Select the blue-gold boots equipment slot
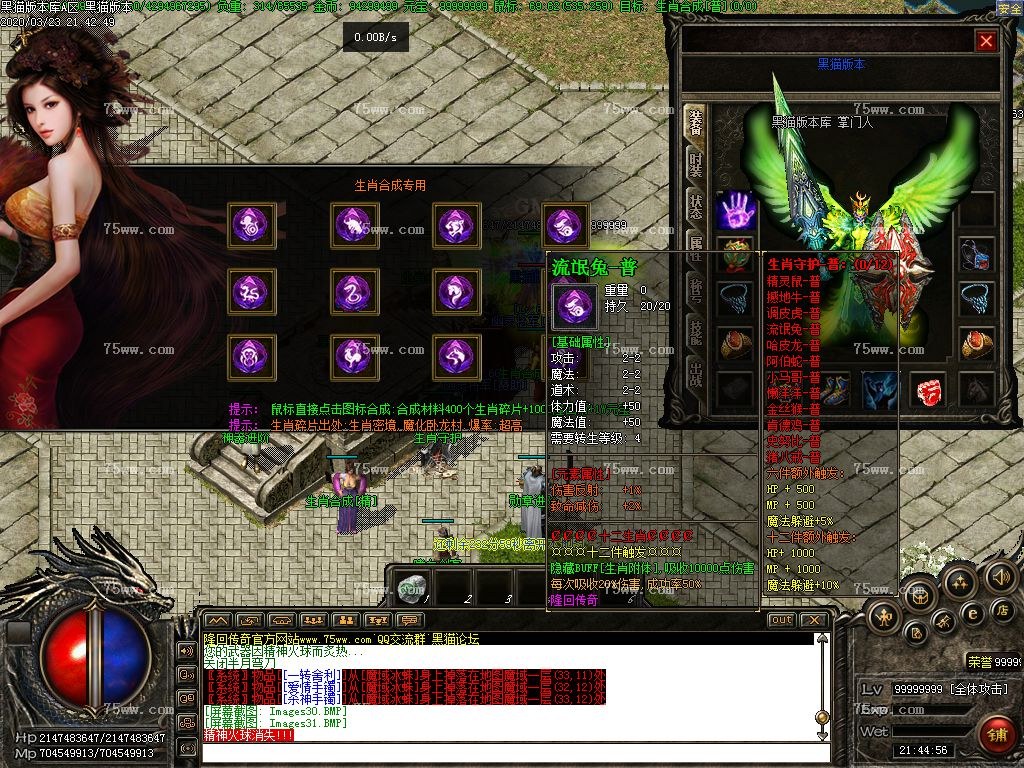Image resolution: width=1024 pixels, height=768 pixels. tap(832, 389)
